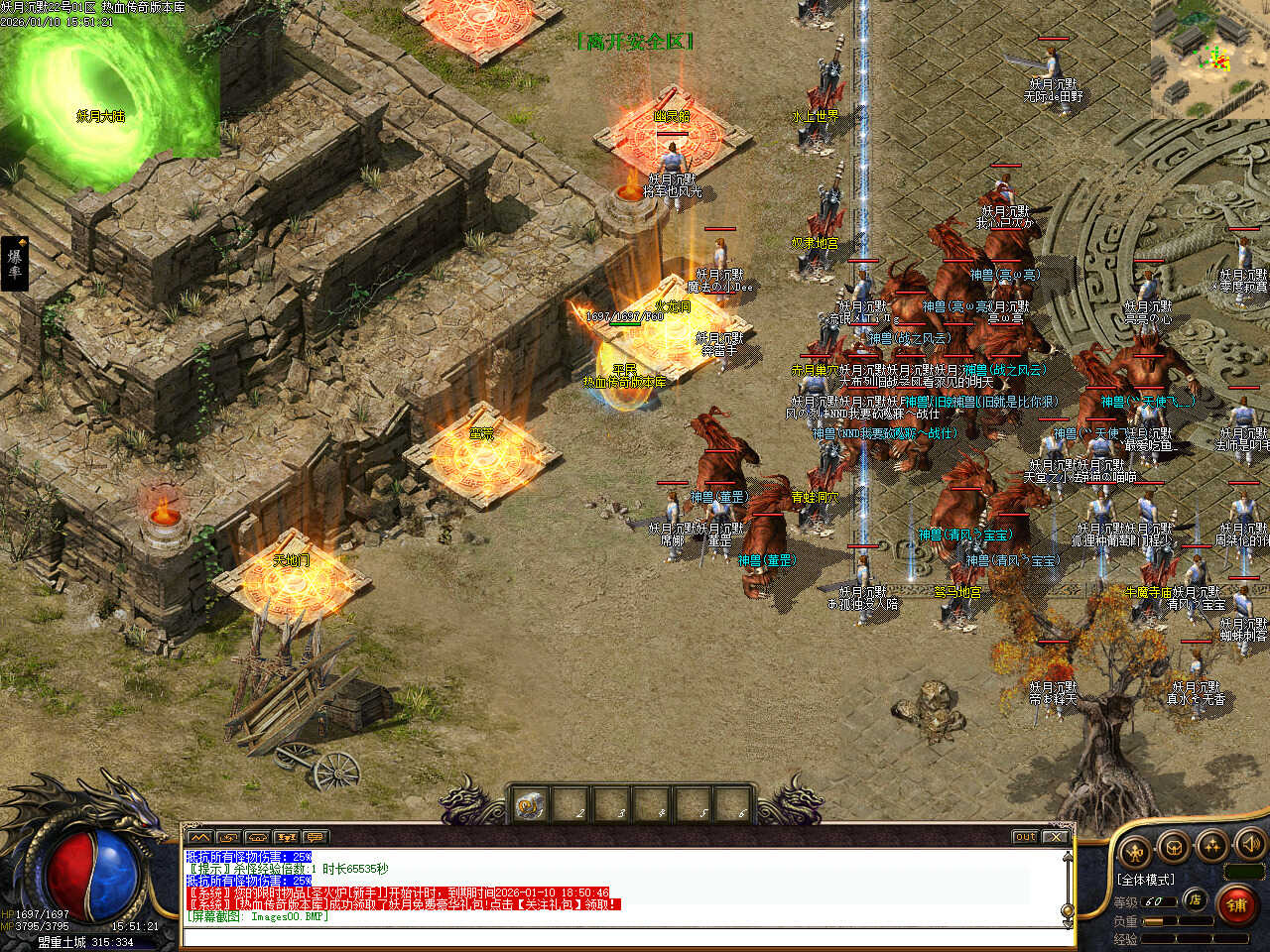Screen dimensions: 1270x952
Task: Click the minimap in the corner
Action: 1209,59
